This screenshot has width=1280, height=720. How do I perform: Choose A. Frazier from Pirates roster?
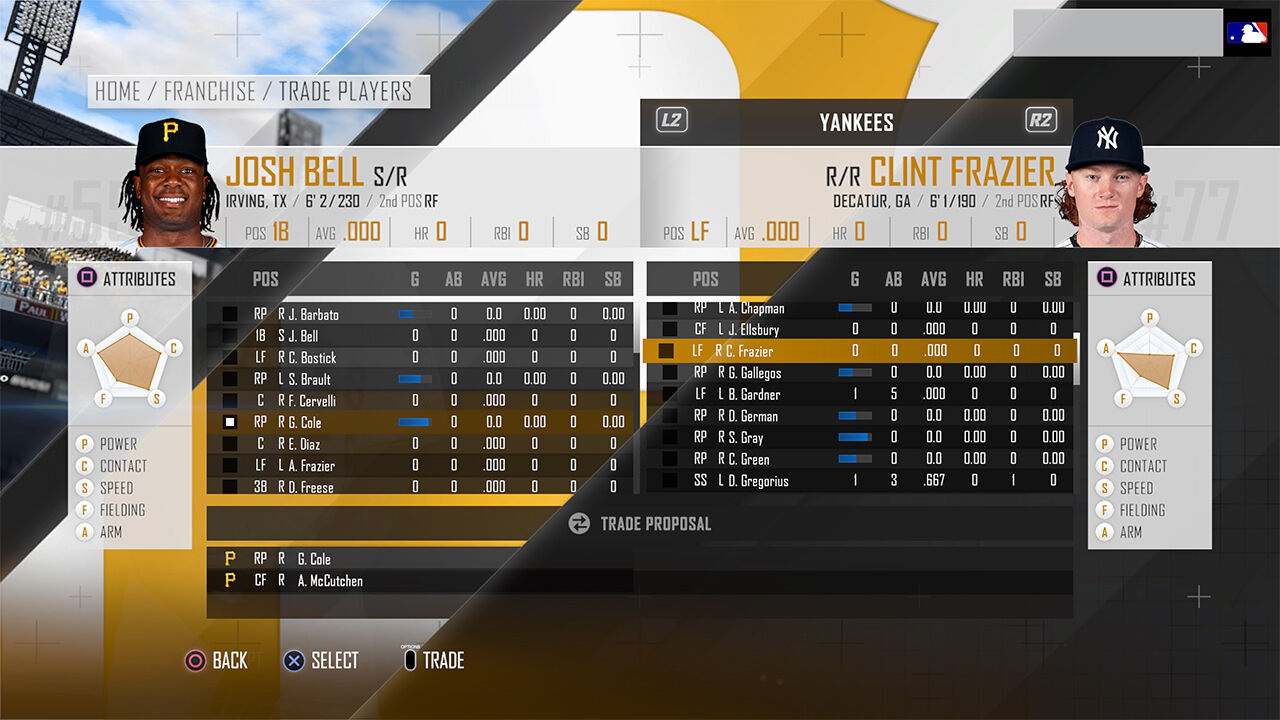[x=310, y=466]
